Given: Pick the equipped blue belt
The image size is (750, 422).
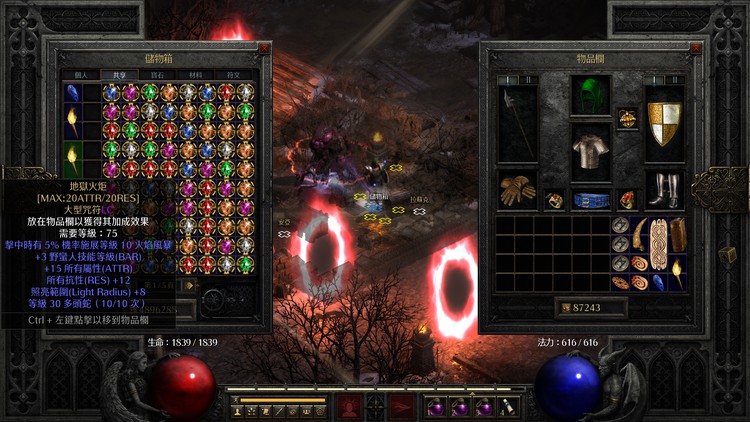Looking at the screenshot, I should (x=591, y=200).
